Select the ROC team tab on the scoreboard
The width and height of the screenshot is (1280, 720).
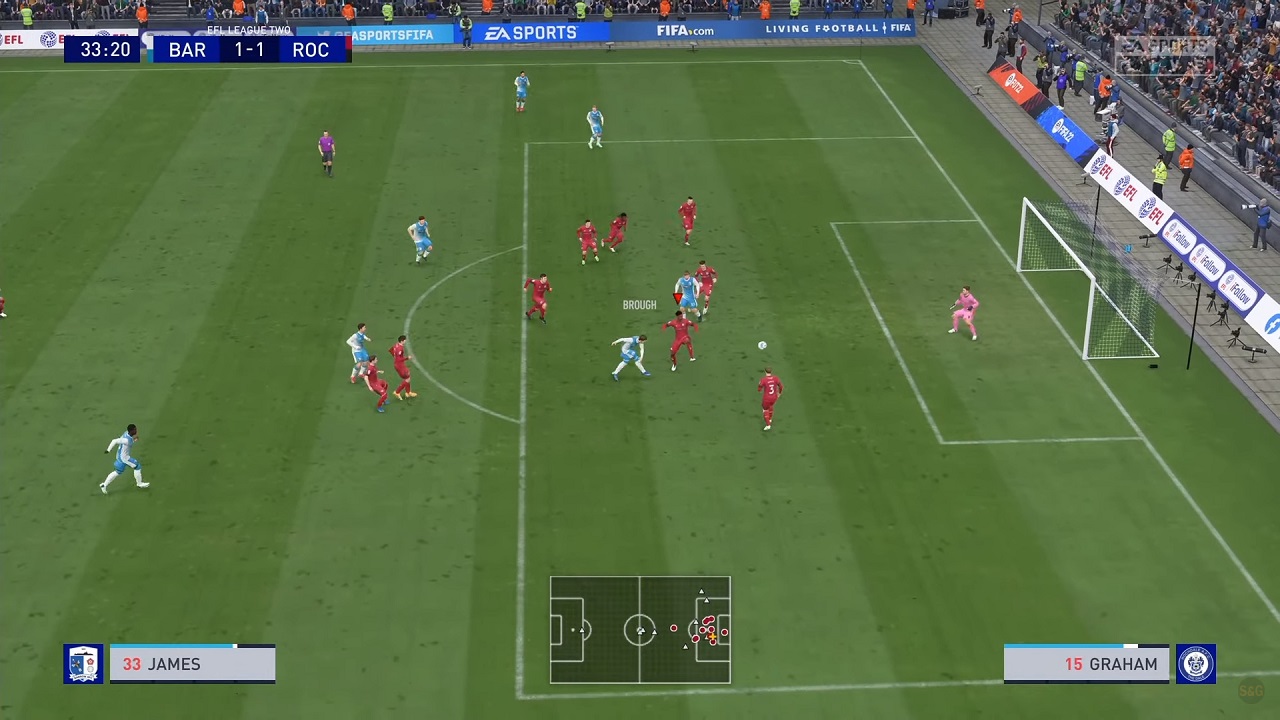(310, 50)
